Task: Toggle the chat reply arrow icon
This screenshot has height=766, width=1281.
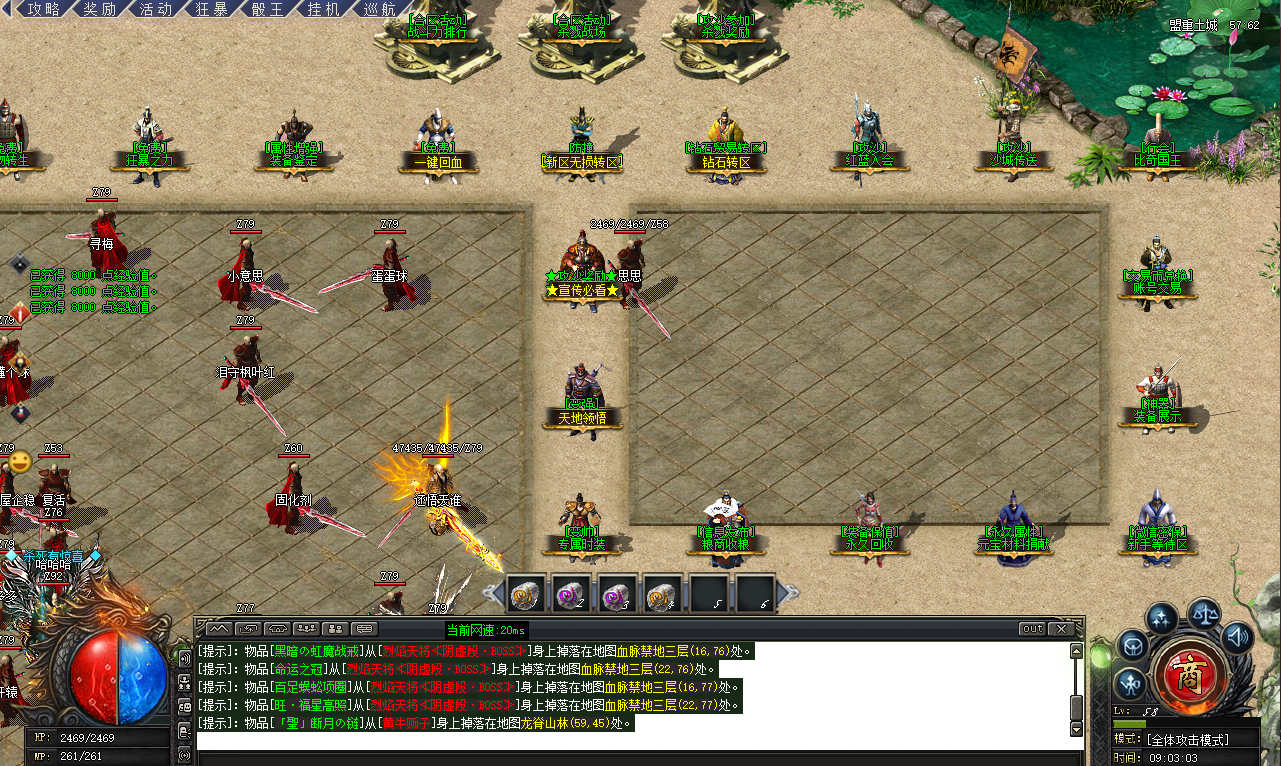Action: tap(248, 629)
